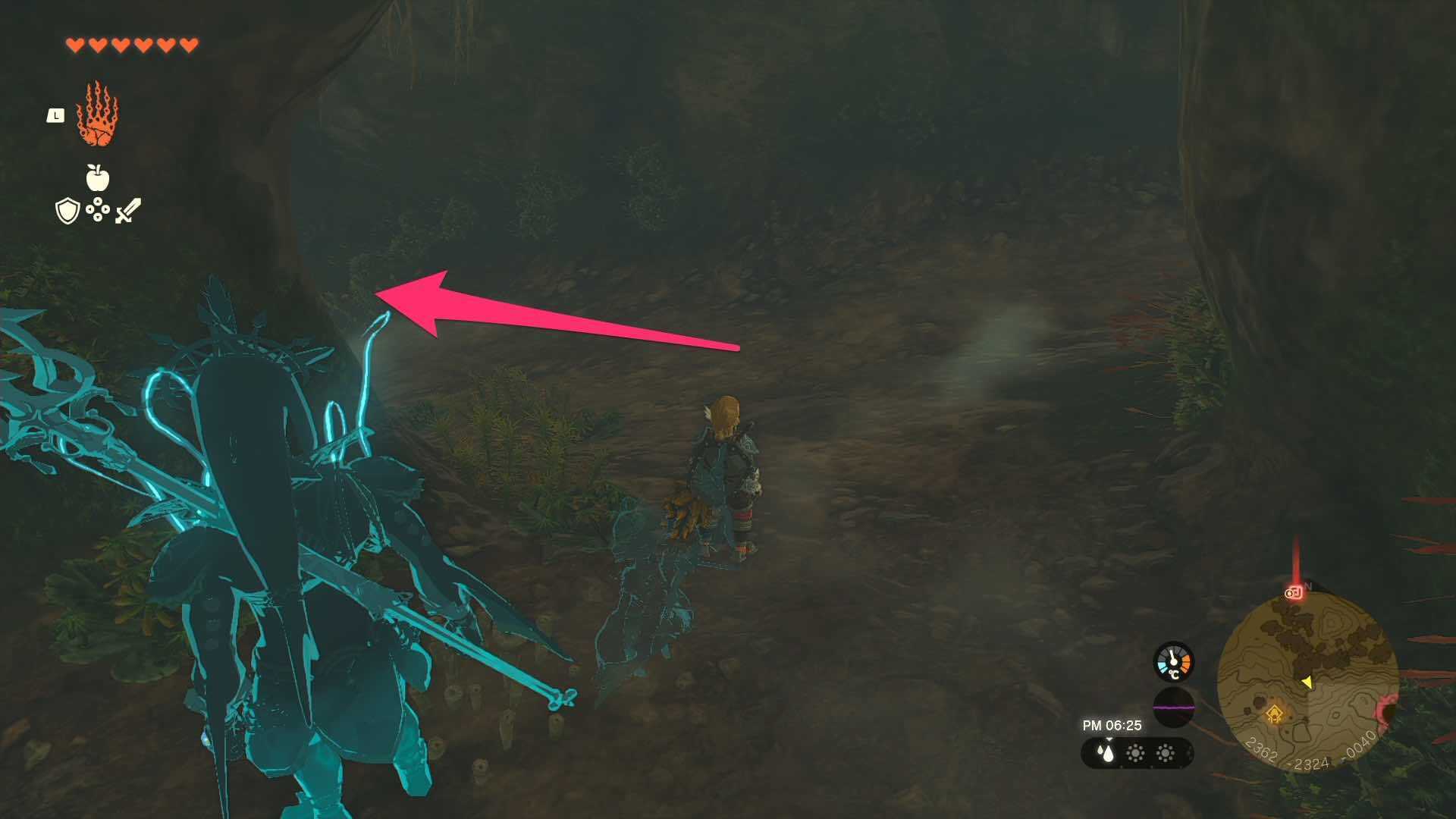1456x819 pixels.
Task: Select the D-pad quick-menu icon
Action: coord(98,209)
